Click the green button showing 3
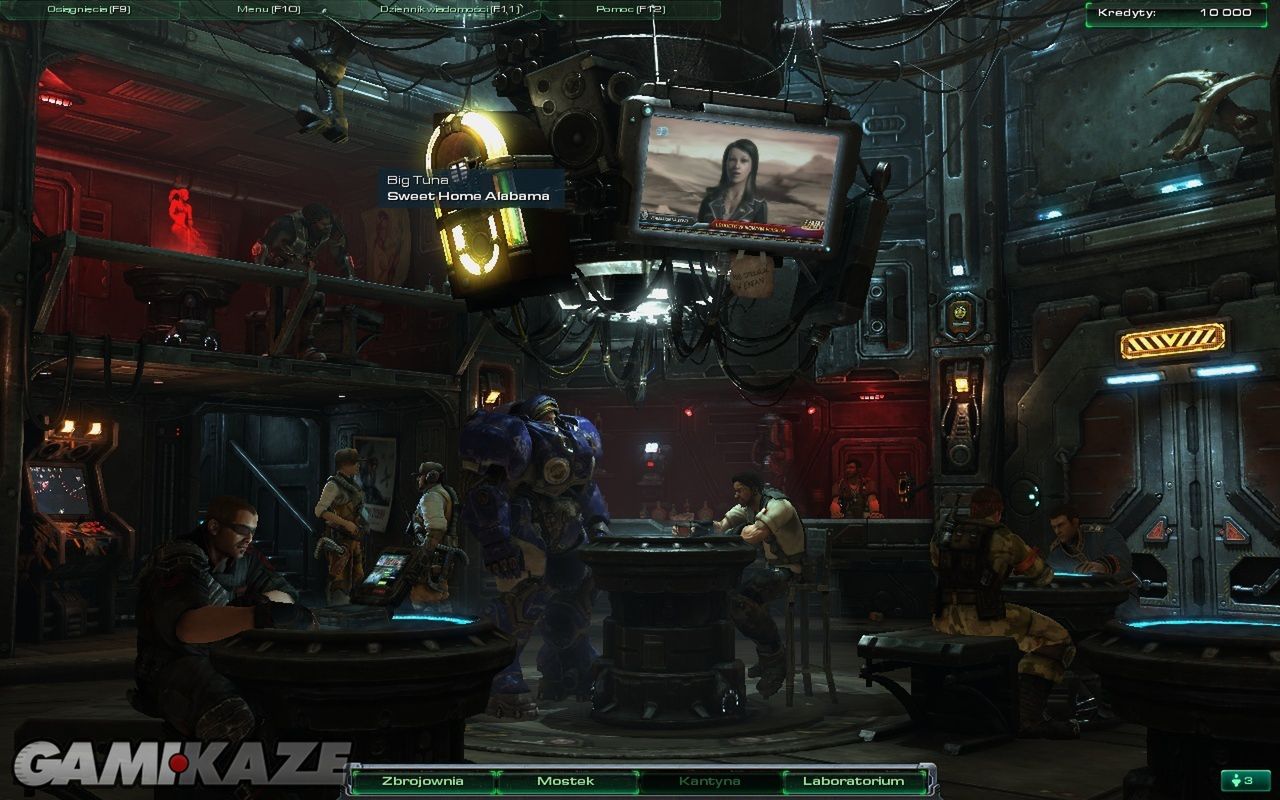 pyautogui.click(x=1244, y=780)
